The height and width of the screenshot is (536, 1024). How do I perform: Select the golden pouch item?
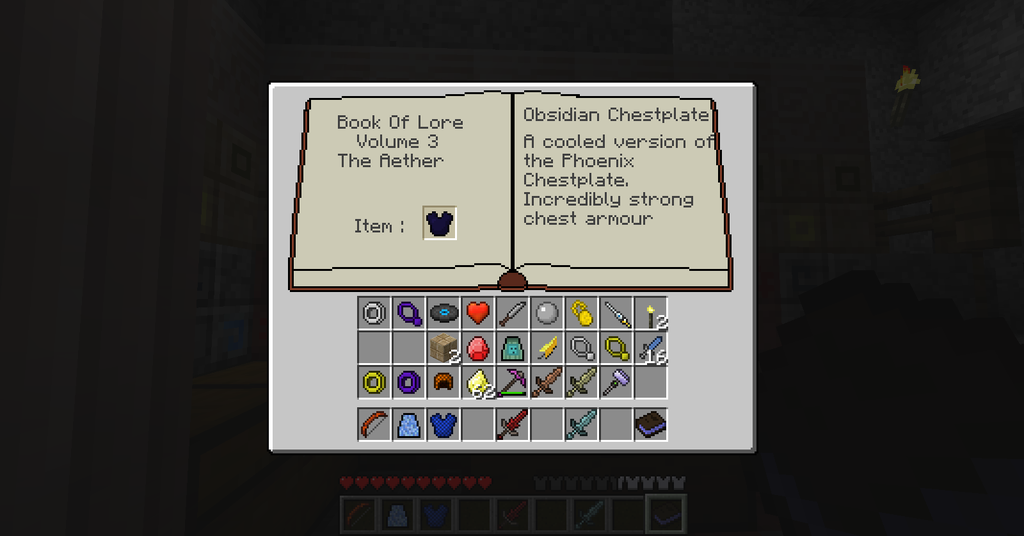pyautogui.click(x=581, y=314)
